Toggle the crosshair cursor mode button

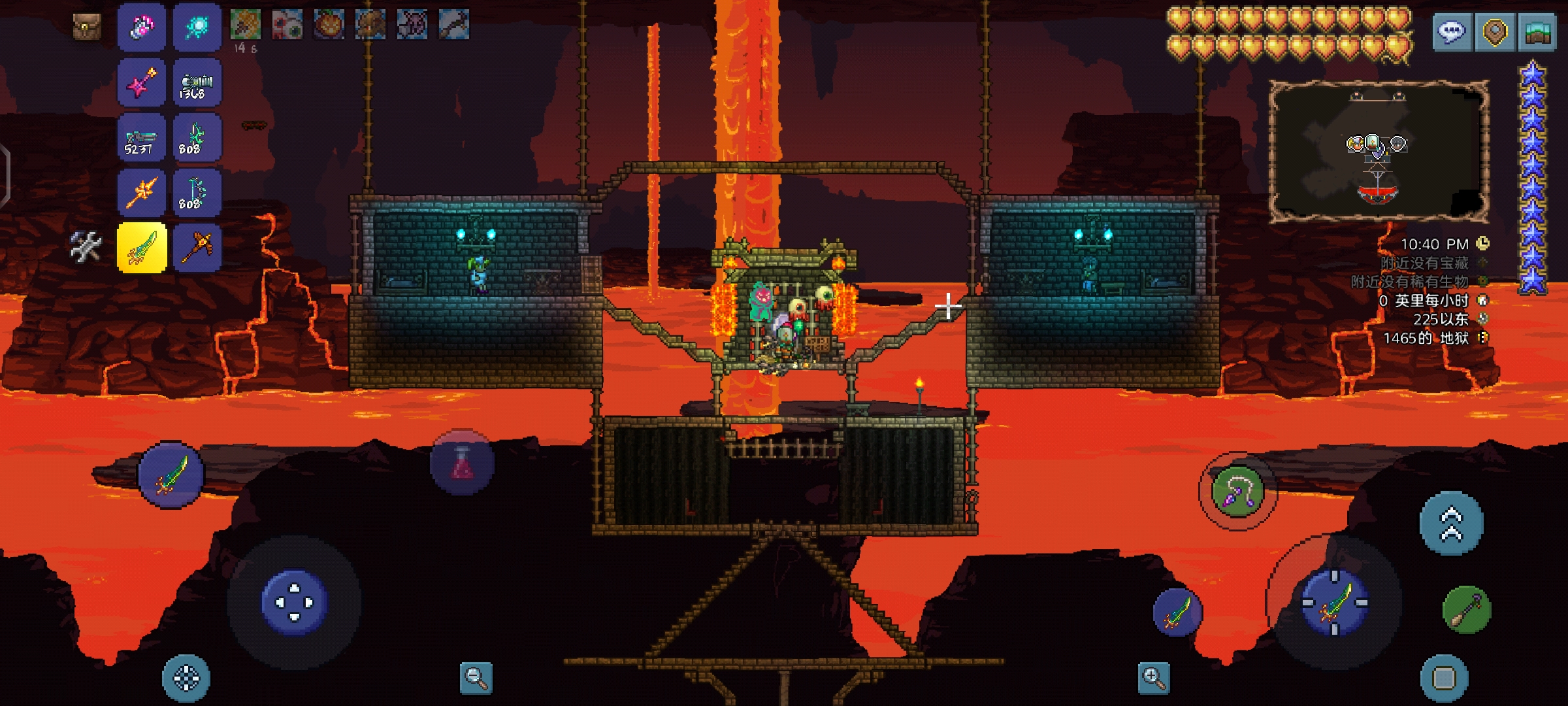(186, 679)
